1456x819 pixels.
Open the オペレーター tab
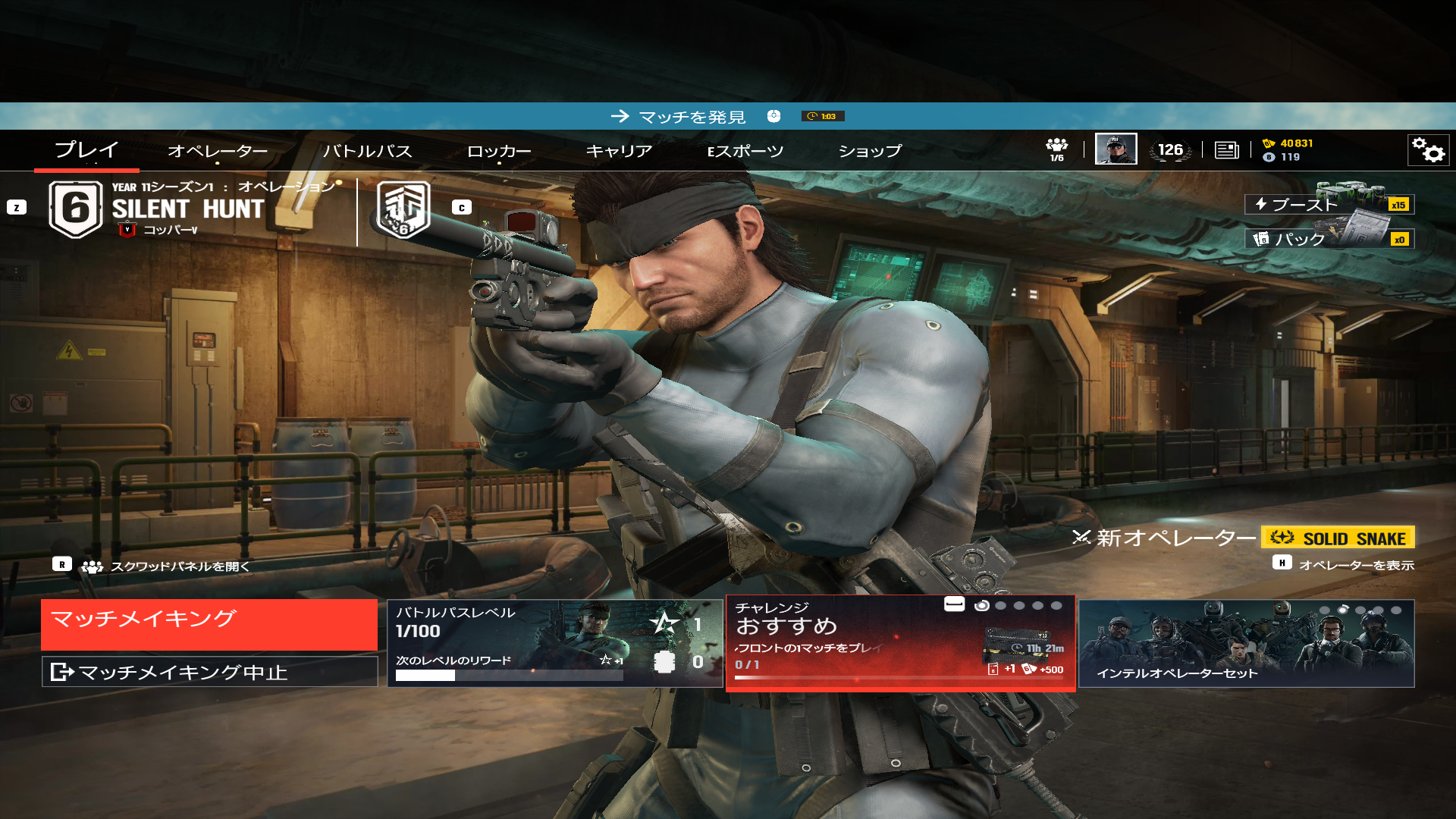tap(218, 151)
